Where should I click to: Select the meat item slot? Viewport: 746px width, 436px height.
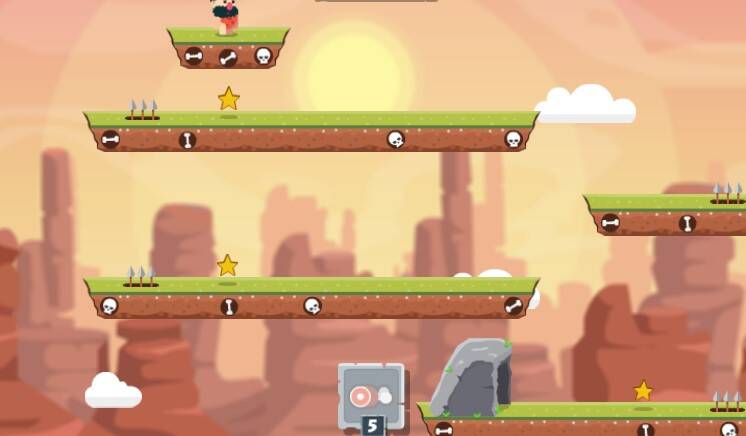click(x=370, y=395)
